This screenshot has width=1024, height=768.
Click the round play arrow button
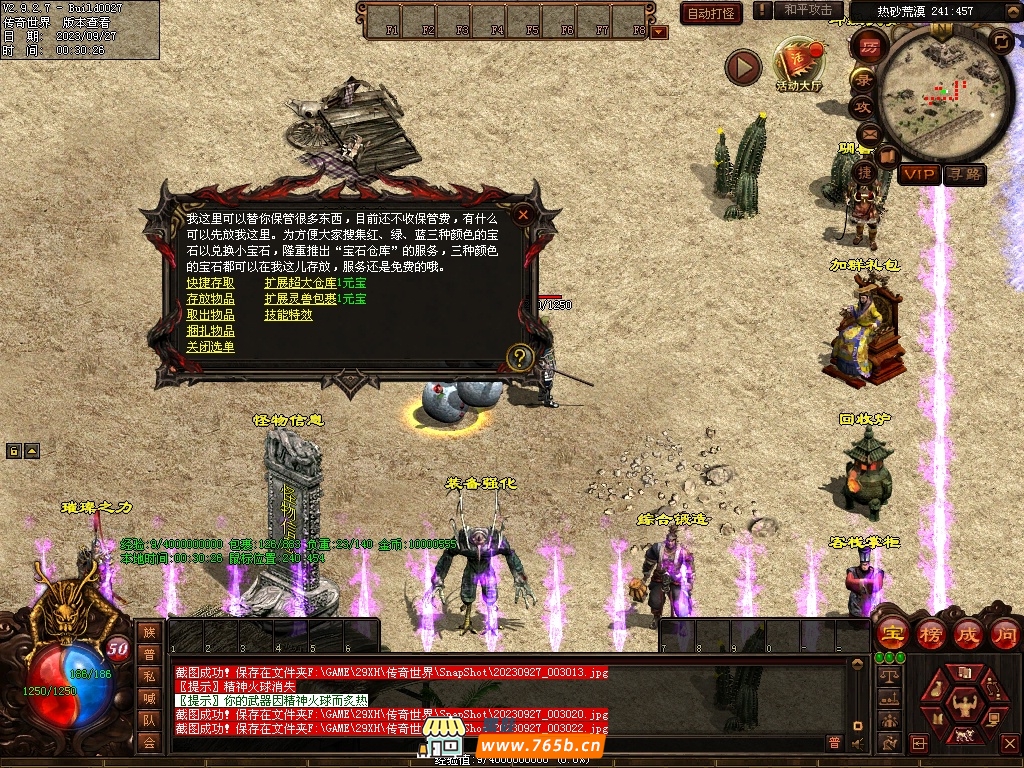[x=743, y=67]
